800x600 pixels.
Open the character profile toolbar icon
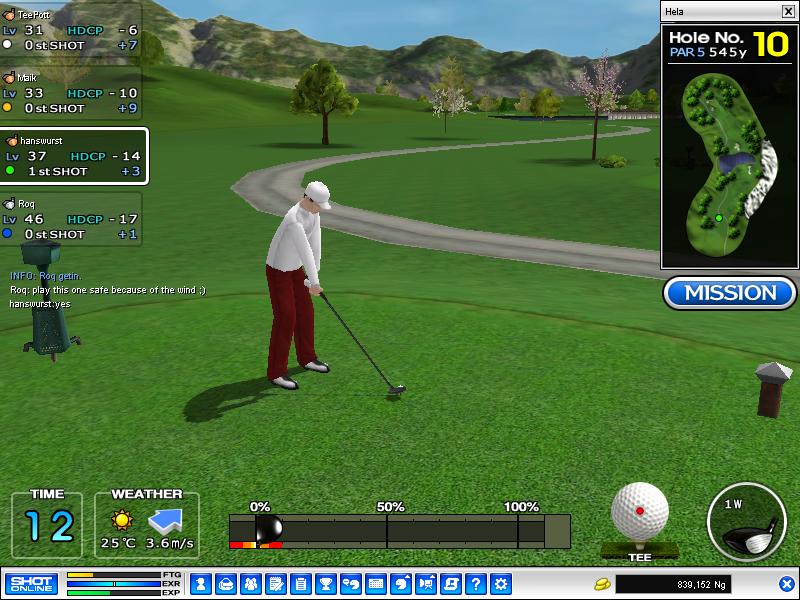200,583
